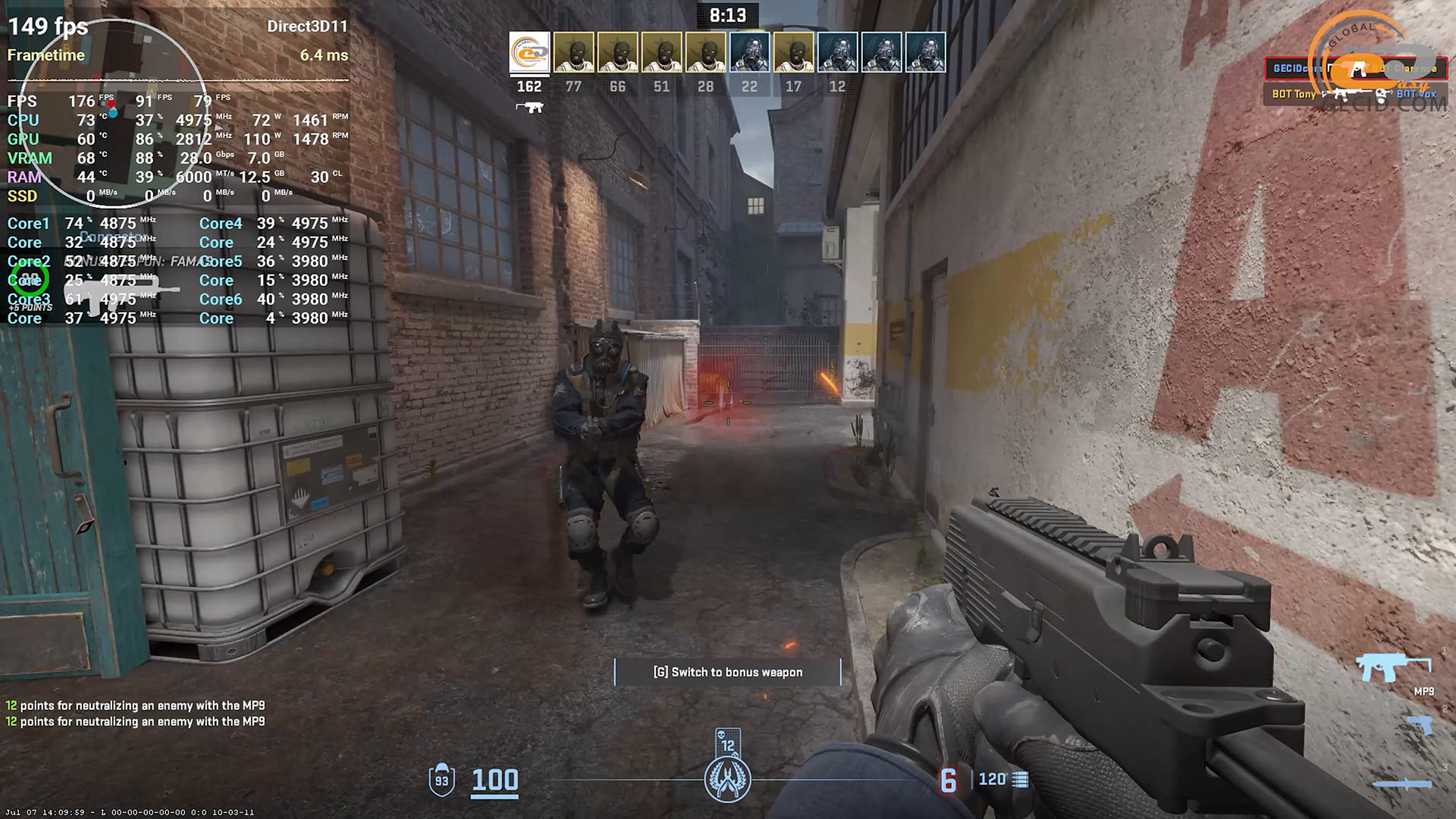The image size is (1456, 819).
Task: Pick the player avatar scoring 17
Action: (793, 52)
